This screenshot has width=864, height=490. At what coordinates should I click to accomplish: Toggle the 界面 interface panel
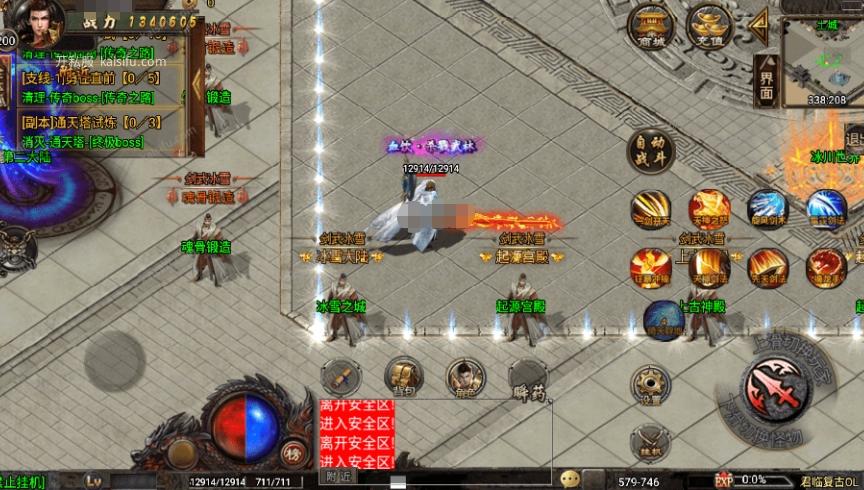(766, 78)
